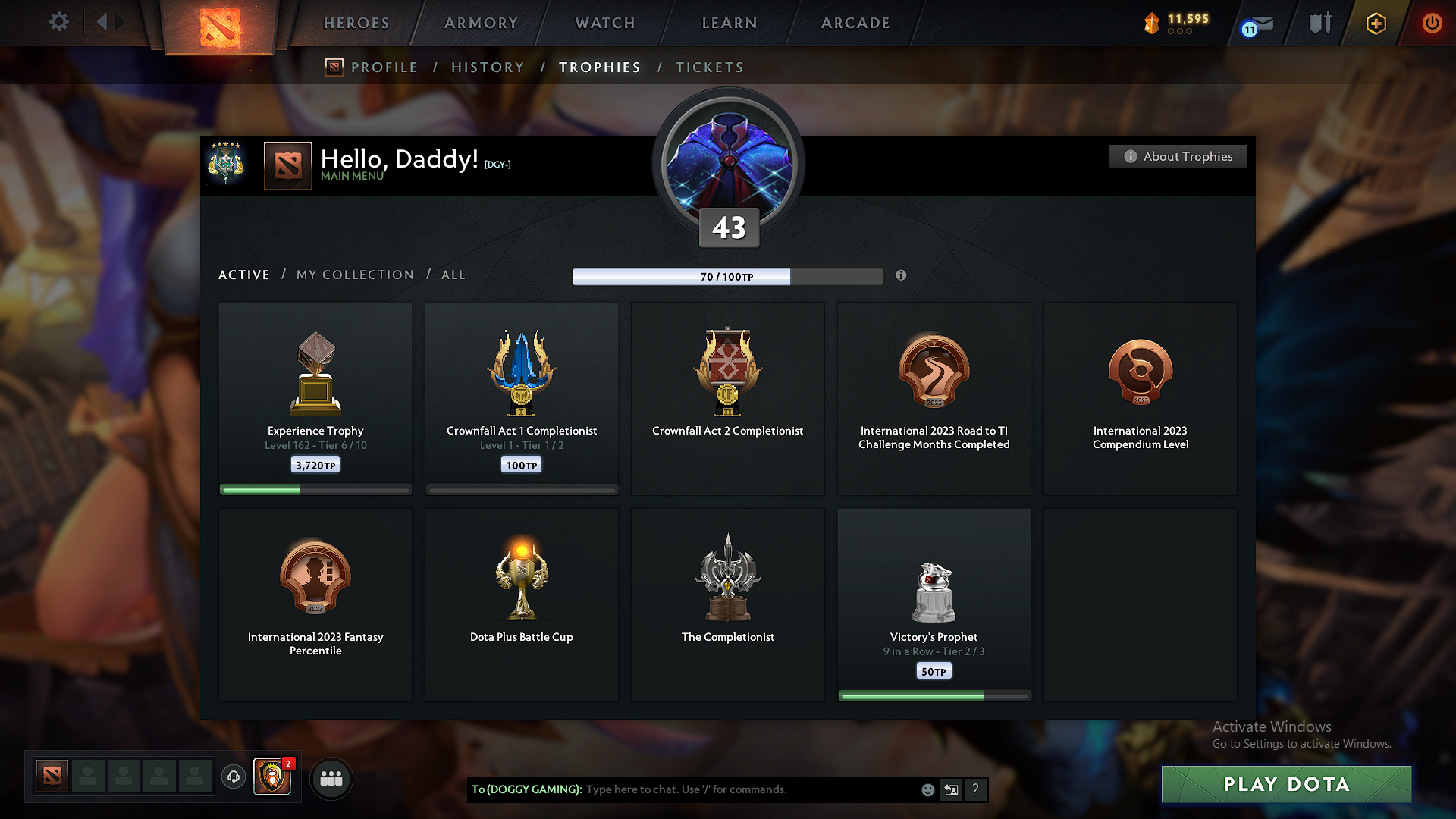Select the Victory's Prophet trophy
Image resolution: width=1456 pixels, height=819 pixels.
934,603
